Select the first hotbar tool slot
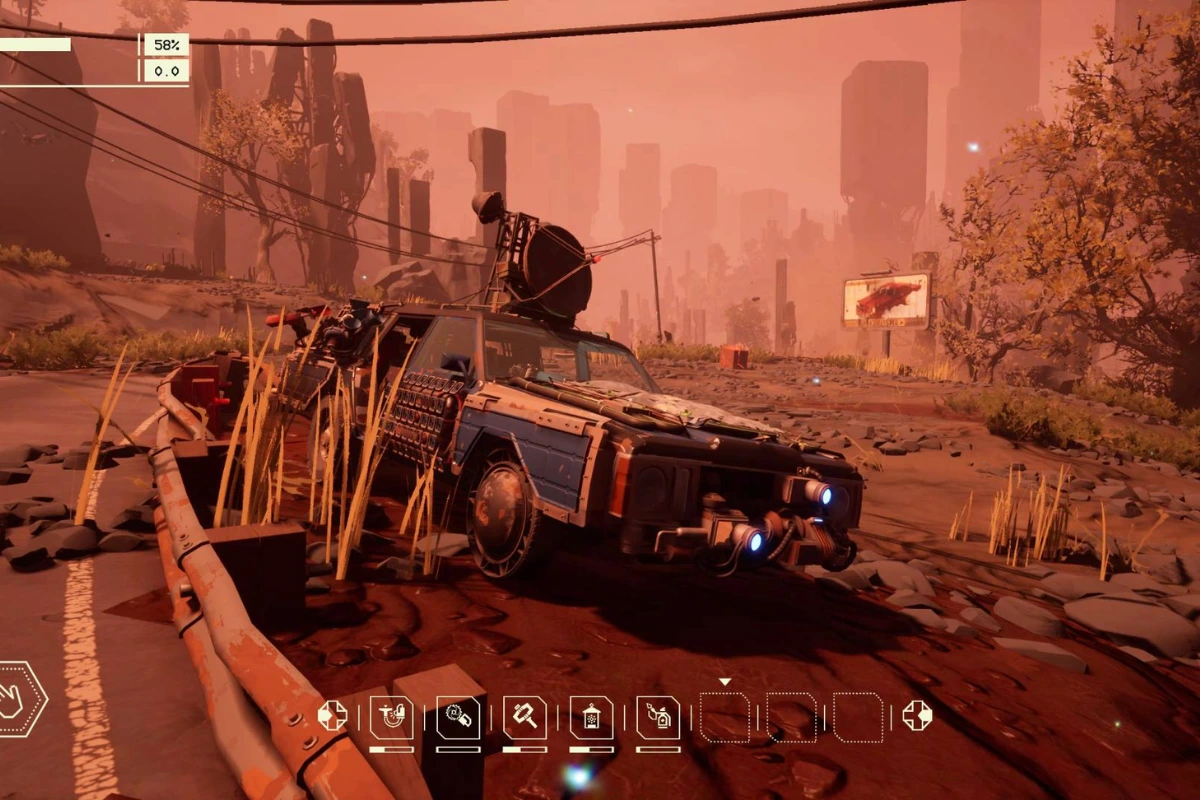Viewport: 1200px width, 800px height. click(x=391, y=717)
